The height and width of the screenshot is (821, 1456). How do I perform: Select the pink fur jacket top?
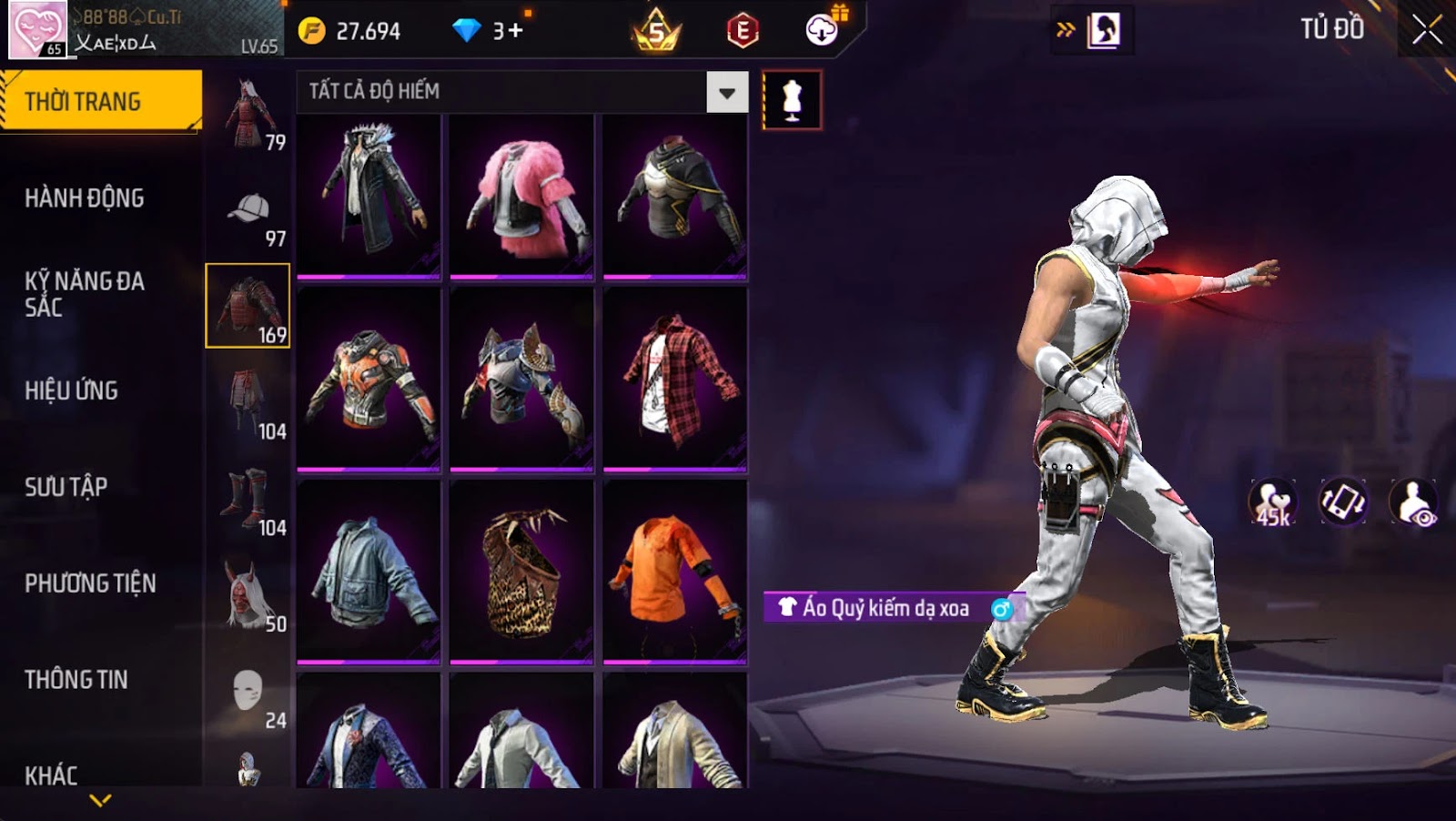[x=521, y=196]
